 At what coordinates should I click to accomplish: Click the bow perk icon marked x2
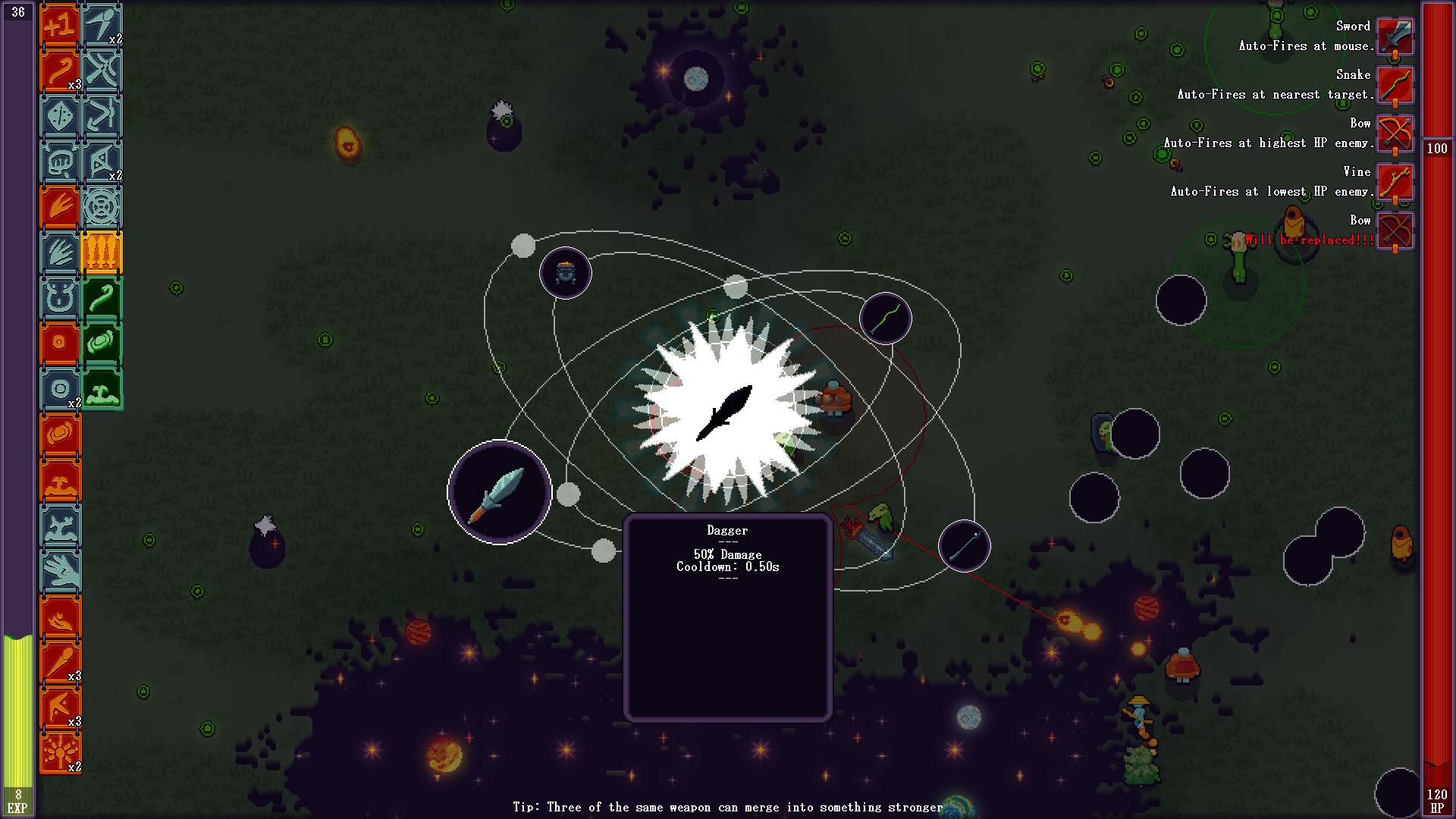coord(102,161)
